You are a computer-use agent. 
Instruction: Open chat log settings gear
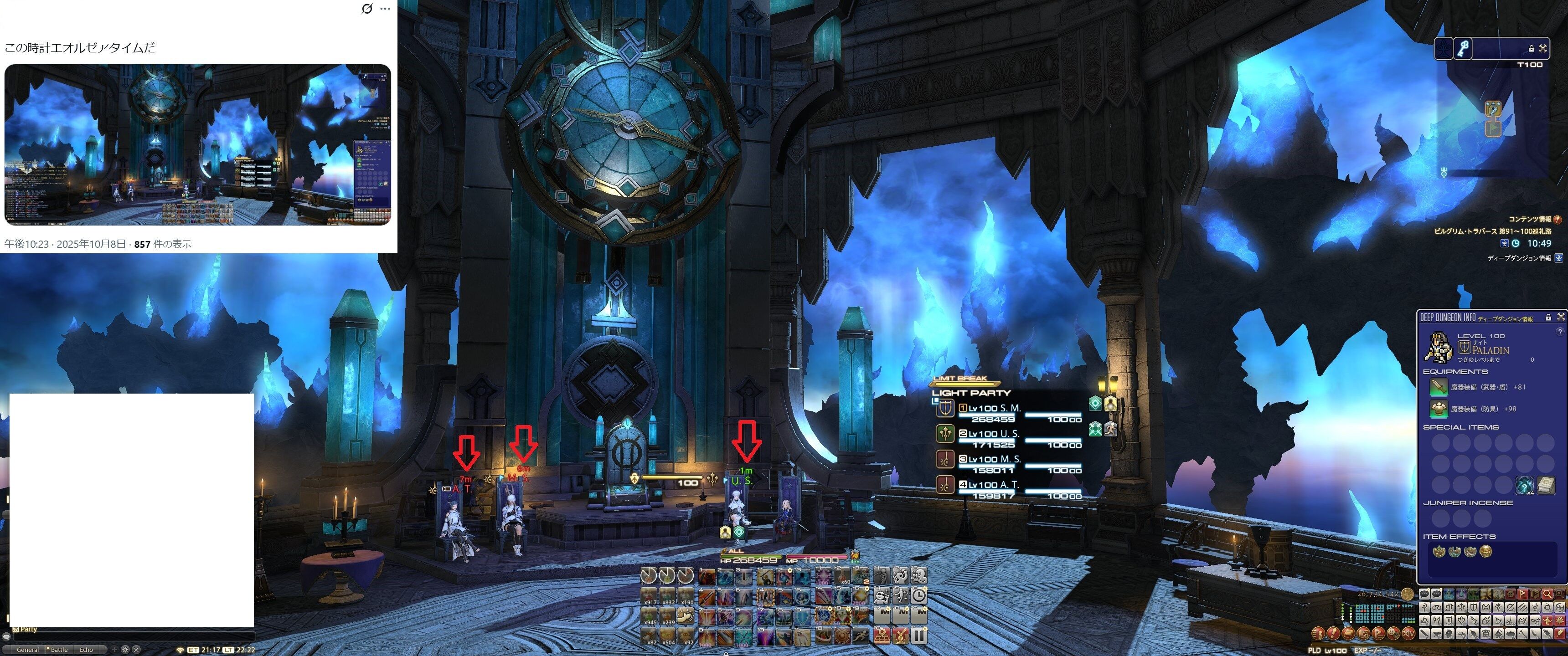125,649
